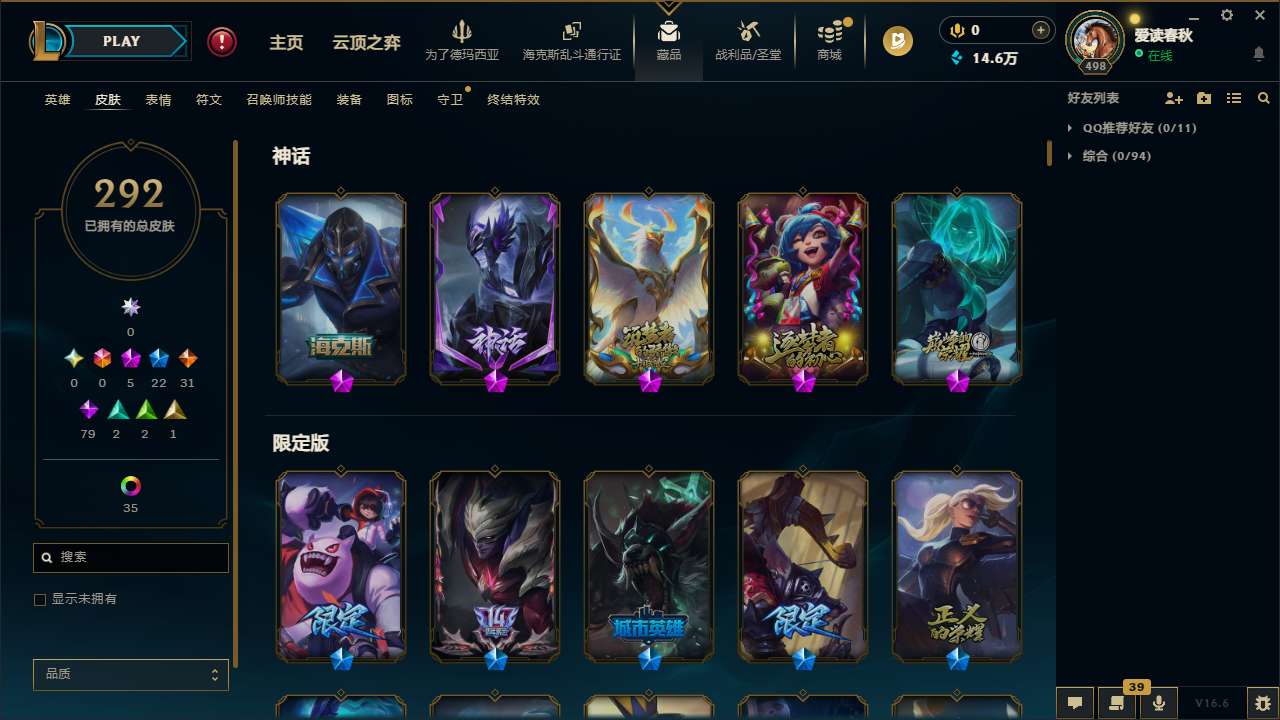Viewport: 1280px width, 720px height.
Task: Click the notification bell beside your summoner name
Action: click(1258, 52)
